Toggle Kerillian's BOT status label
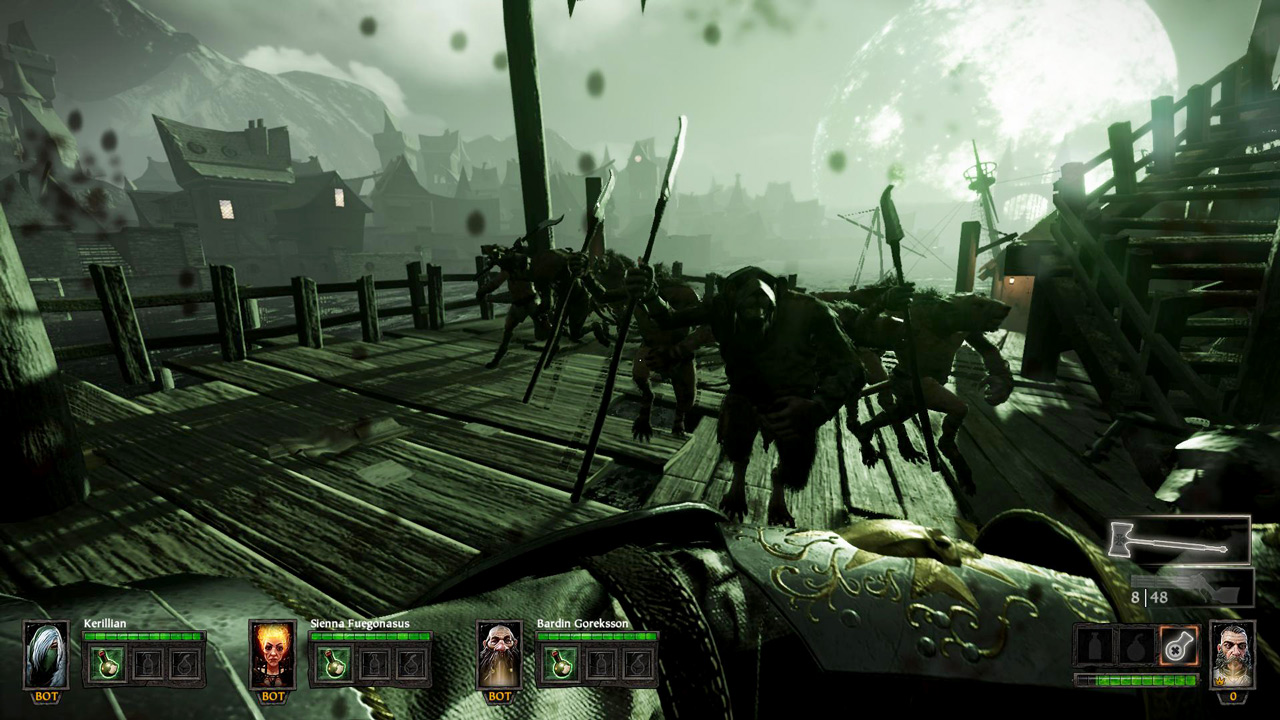The image size is (1280, 720). coord(46,696)
